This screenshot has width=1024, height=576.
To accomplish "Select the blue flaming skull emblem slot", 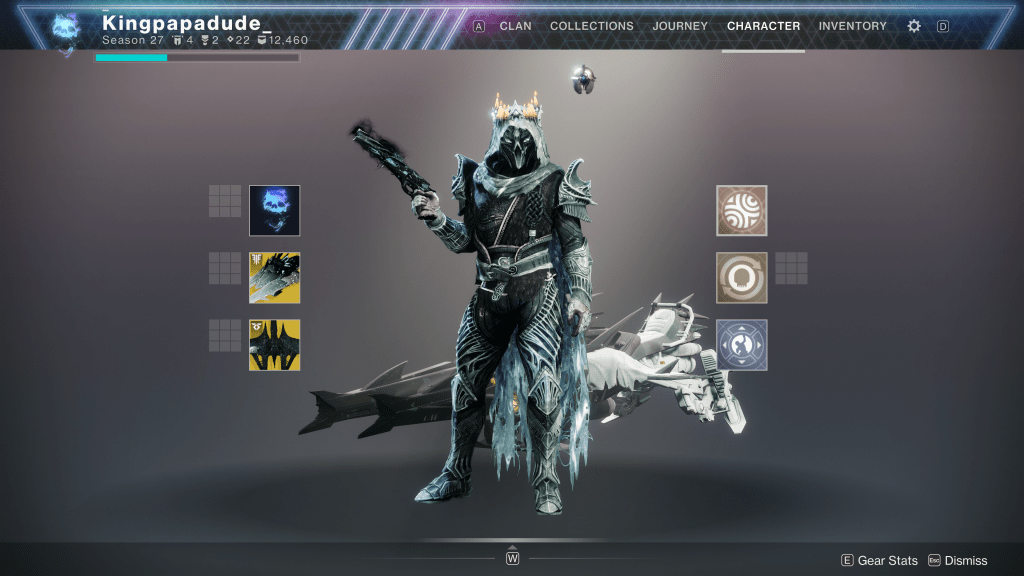I will pos(274,210).
